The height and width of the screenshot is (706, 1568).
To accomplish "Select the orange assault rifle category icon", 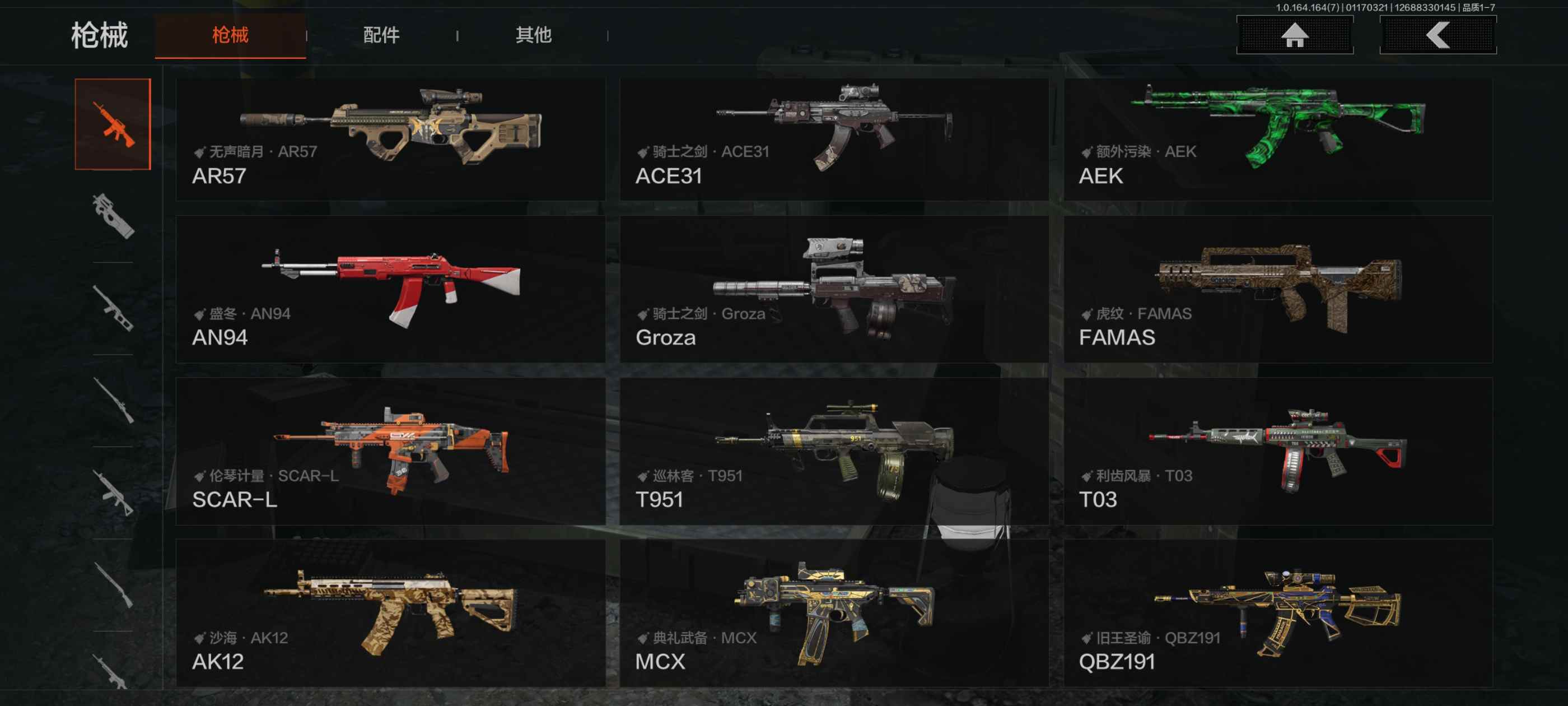I will click(113, 124).
